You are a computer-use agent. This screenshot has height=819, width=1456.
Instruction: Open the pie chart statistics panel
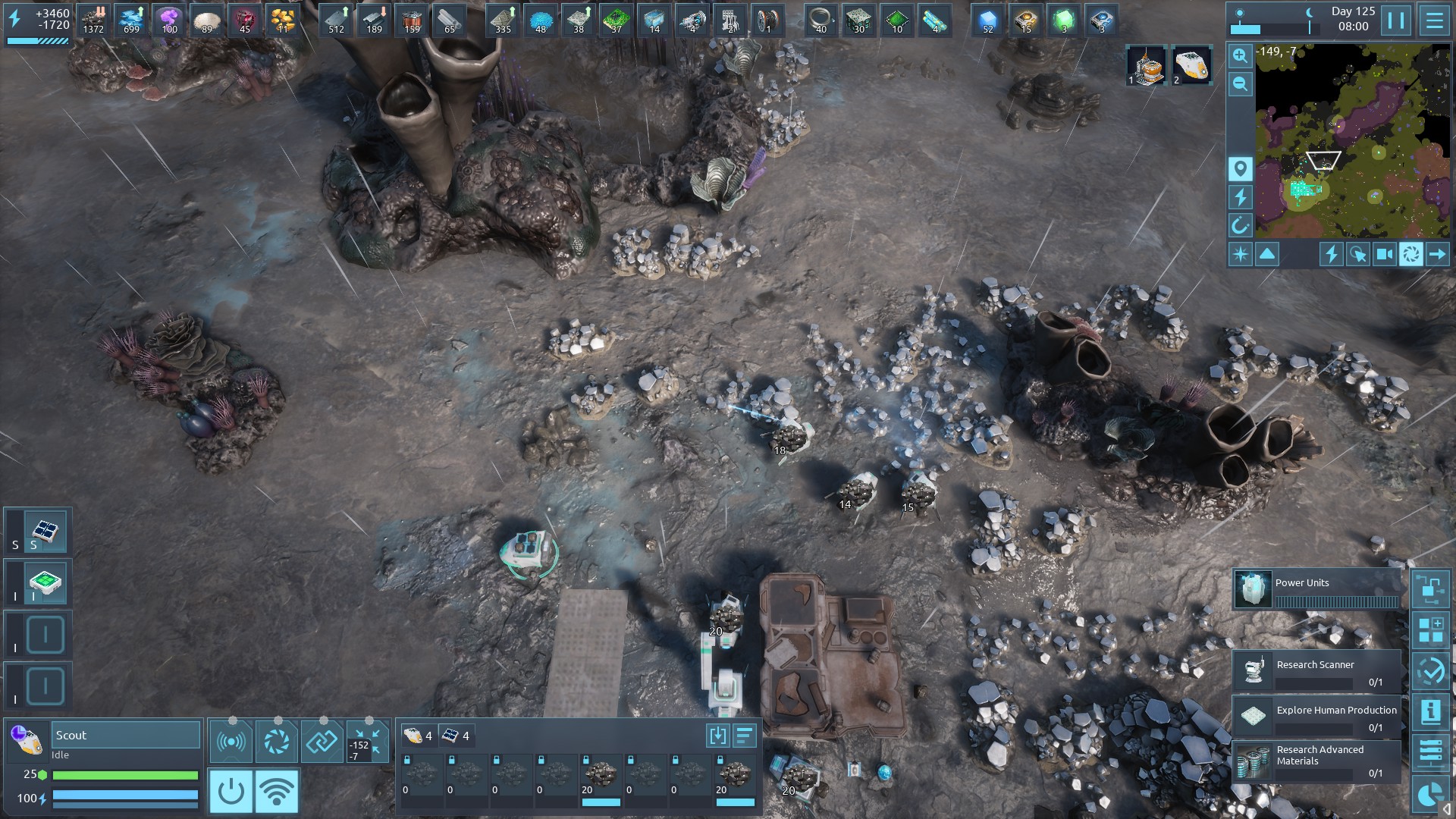pos(1431,795)
